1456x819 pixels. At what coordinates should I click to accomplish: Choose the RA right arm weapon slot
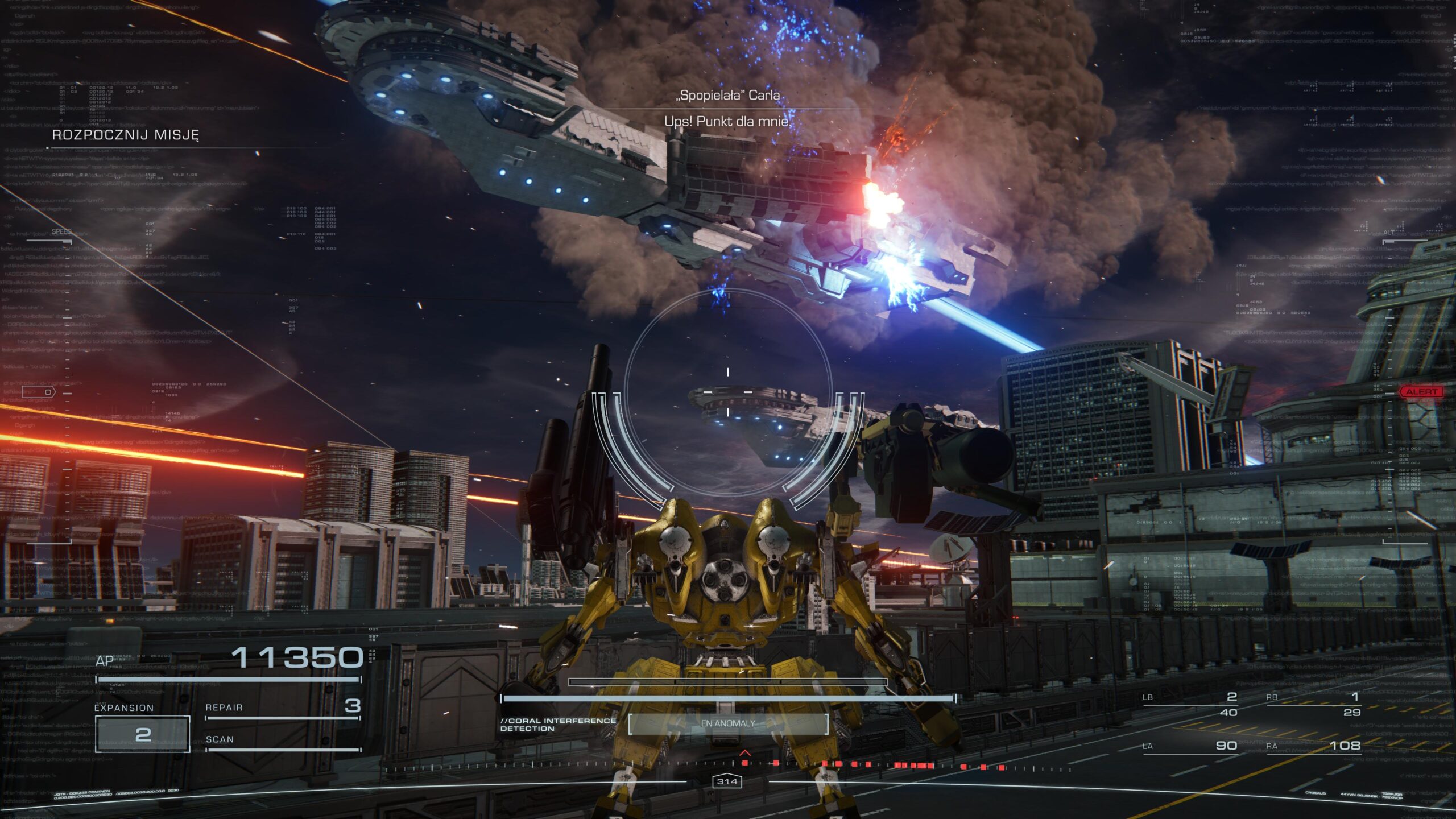[x=1313, y=746]
